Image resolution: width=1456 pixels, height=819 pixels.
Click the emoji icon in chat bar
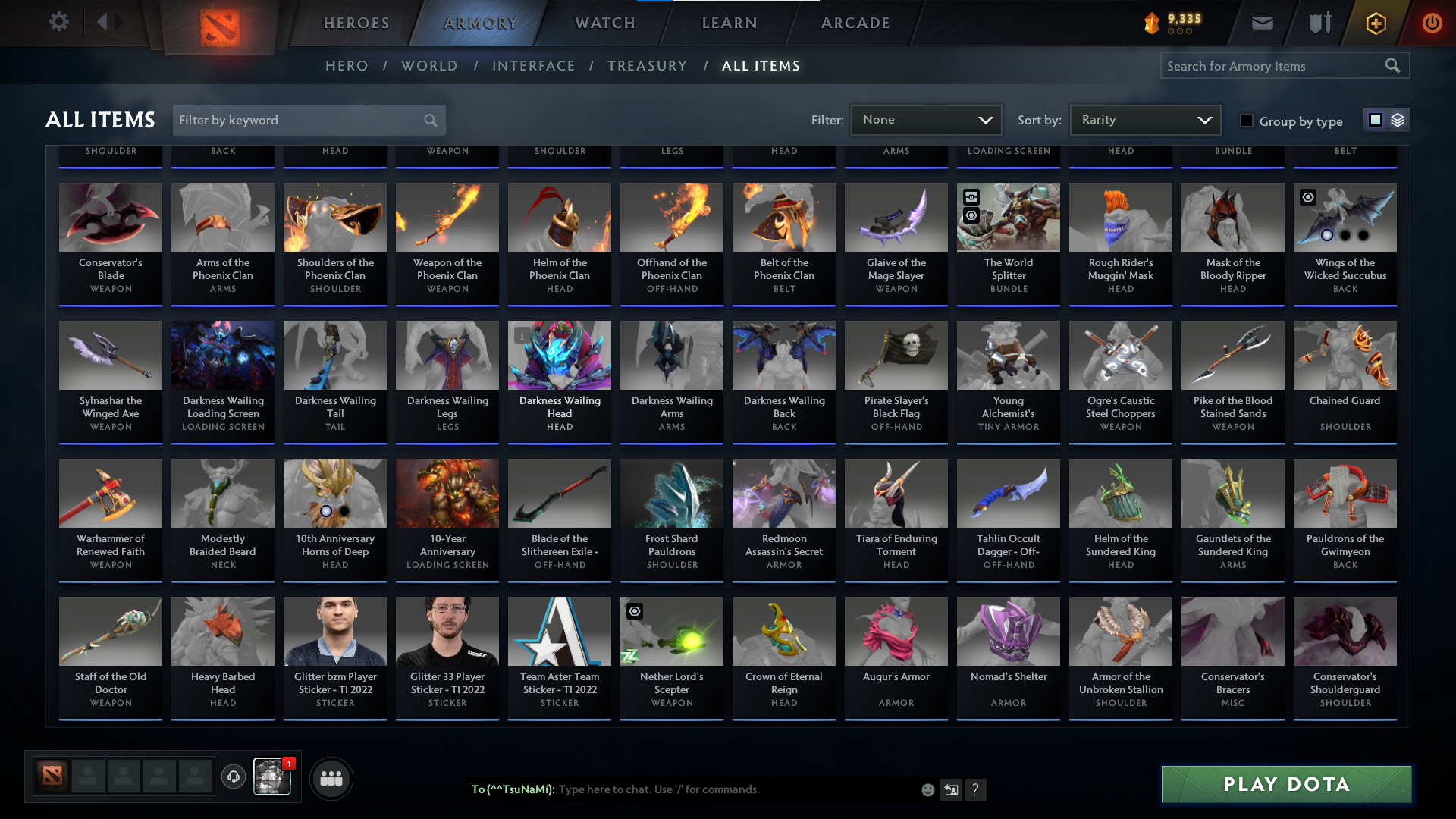927,789
